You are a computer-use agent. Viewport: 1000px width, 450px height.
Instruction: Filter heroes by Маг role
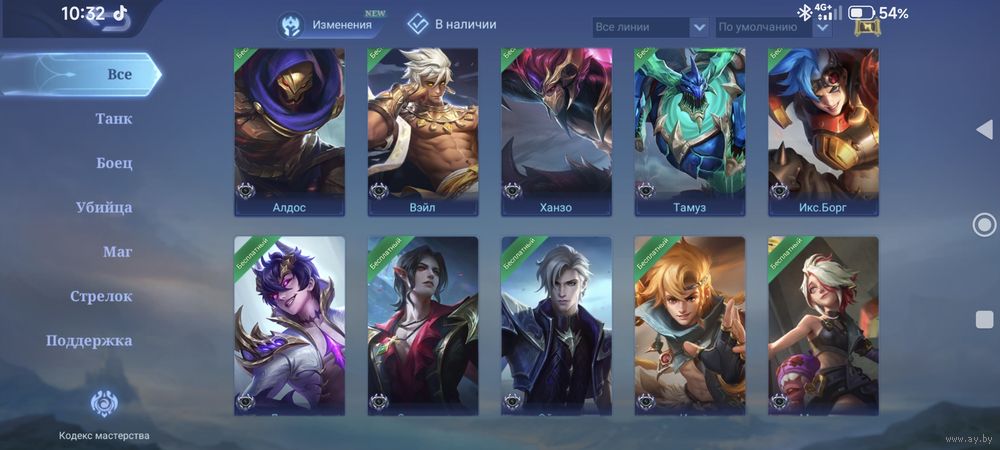click(x=117, y=252)
